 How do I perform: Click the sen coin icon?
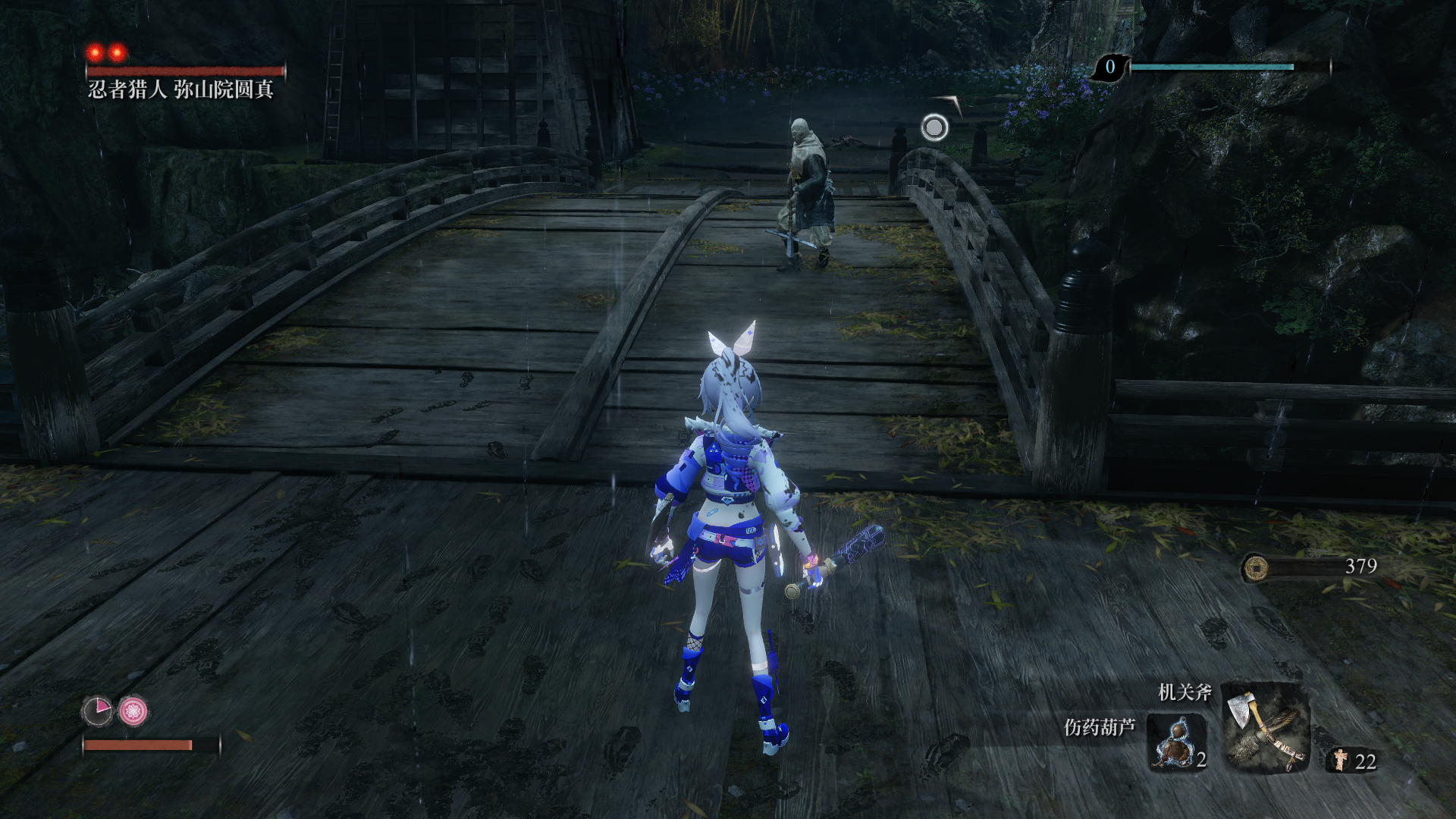(1255, 567)
